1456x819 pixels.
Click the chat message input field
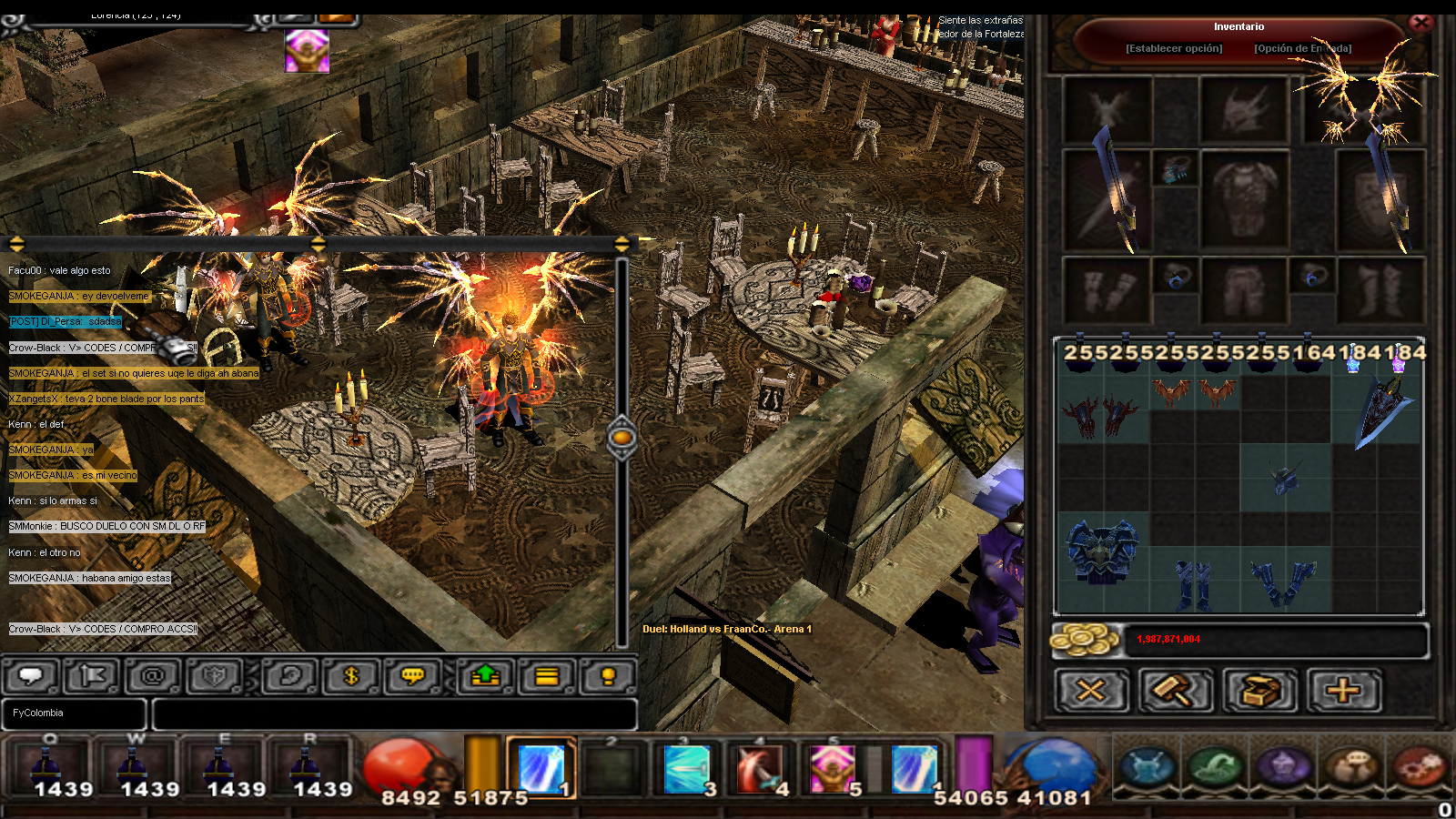tap(393, 713)
